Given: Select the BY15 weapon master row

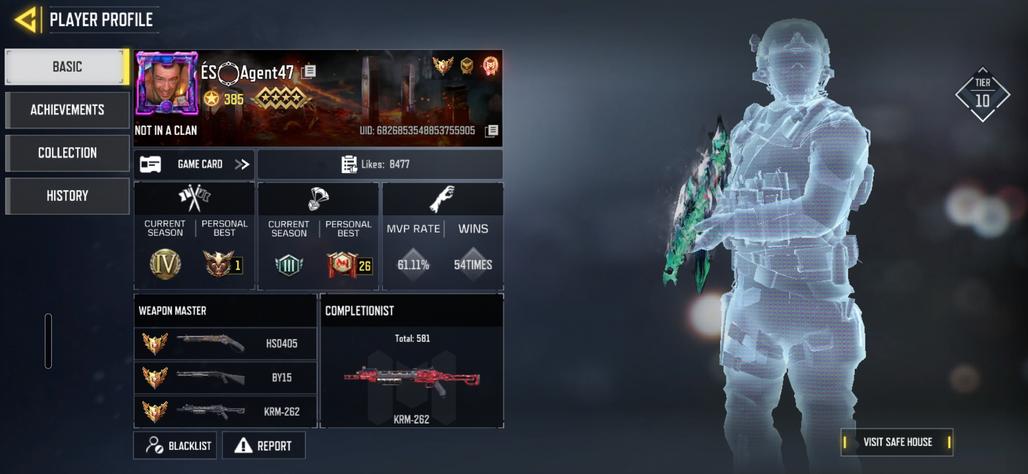Looking at the screenshot, I should click(225, 377).
